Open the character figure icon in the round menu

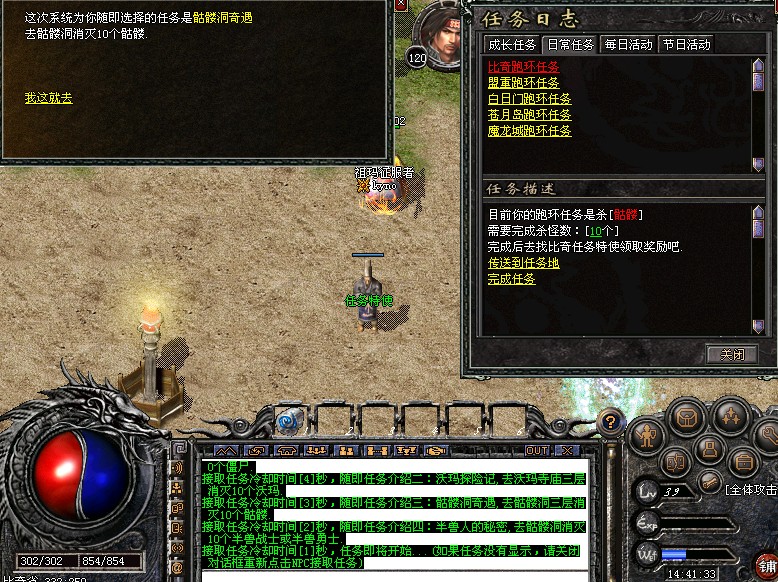tap(648, 435)
